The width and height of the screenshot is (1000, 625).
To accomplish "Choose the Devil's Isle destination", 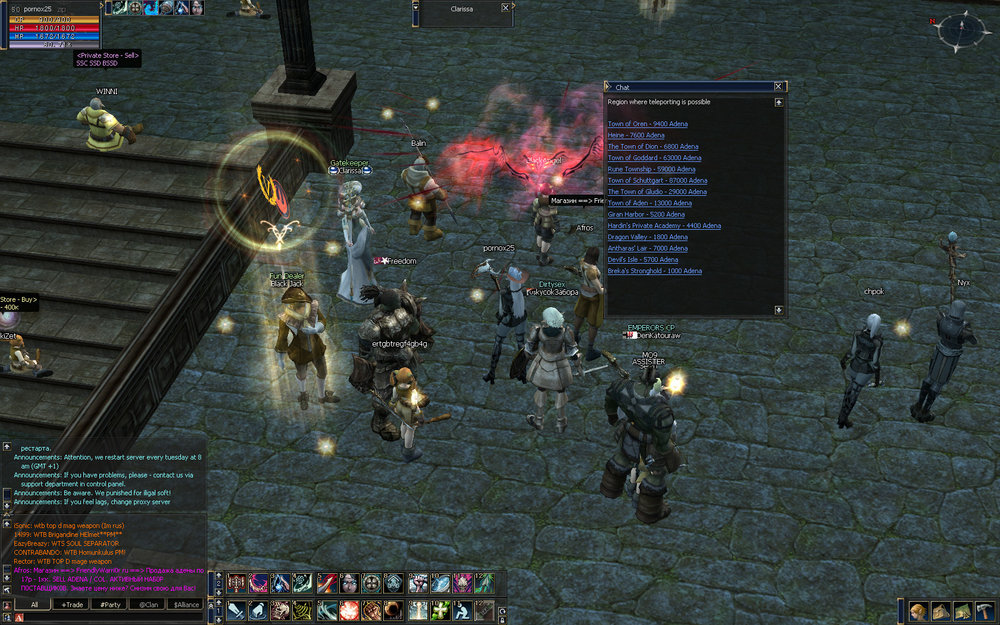I will coord(642,260).
